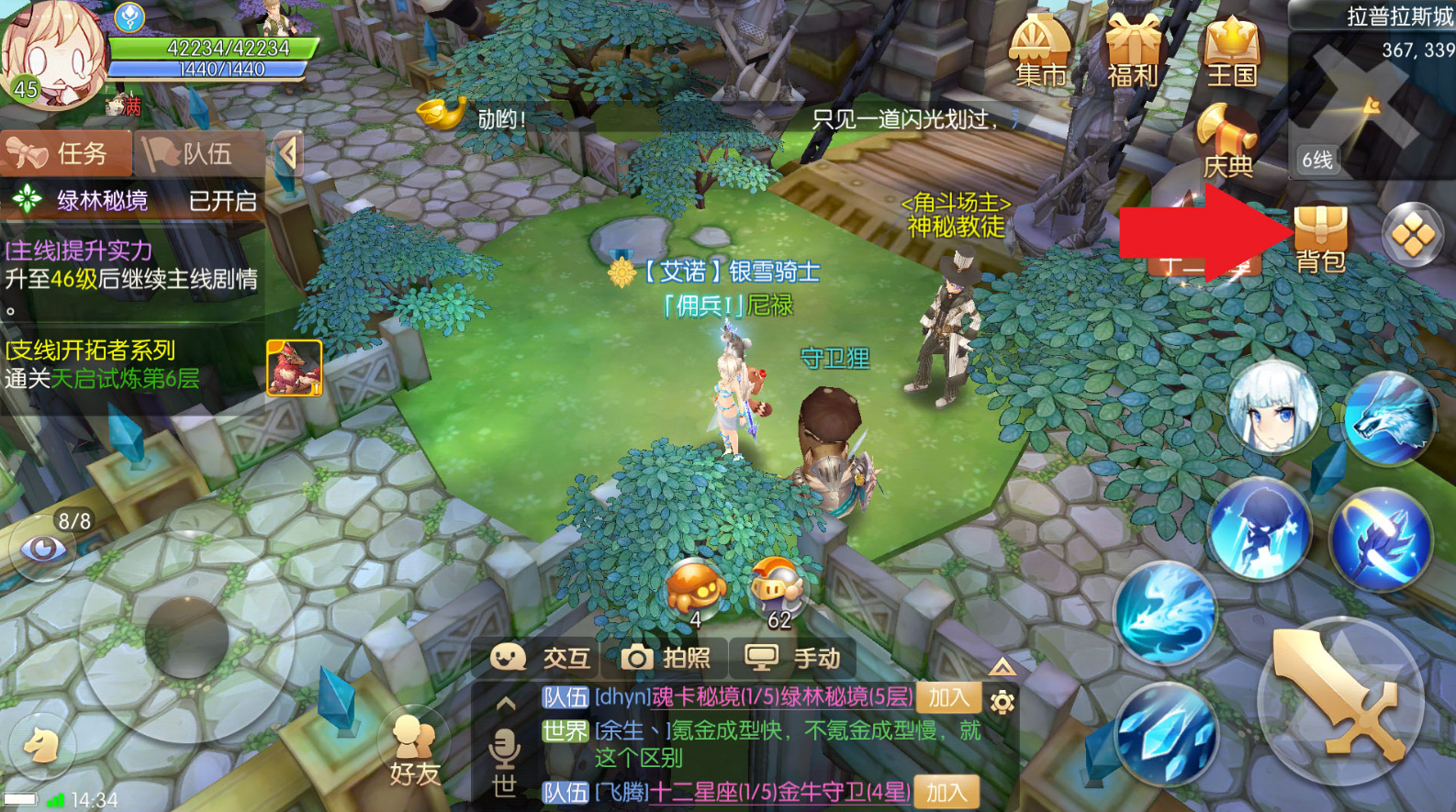Select the 6线 channel line button
Viewport: 1456px width, 812px height.
pyautogui.click(x=1317, y=161)
